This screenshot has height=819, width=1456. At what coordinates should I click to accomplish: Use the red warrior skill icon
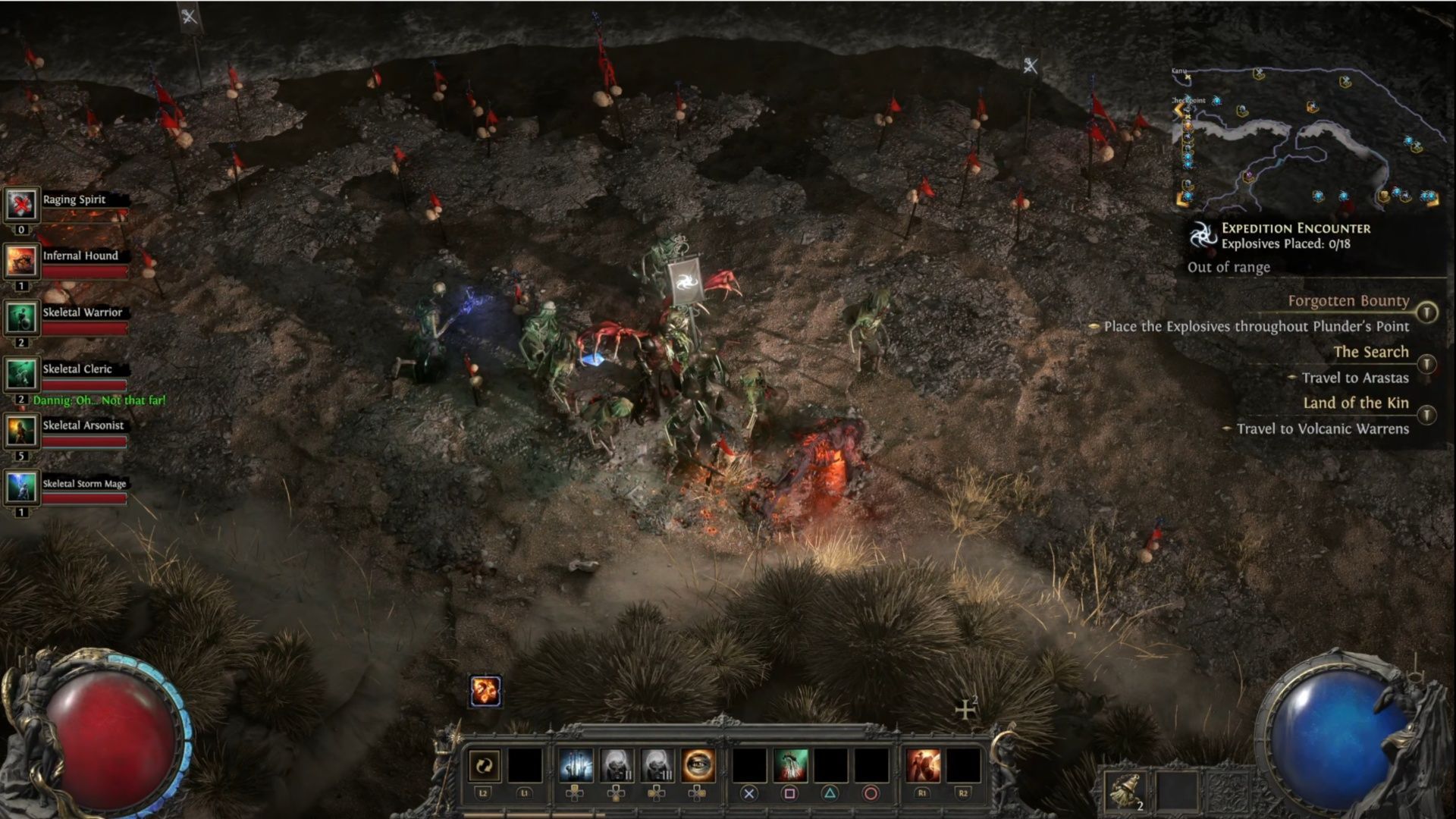(923, 766)
